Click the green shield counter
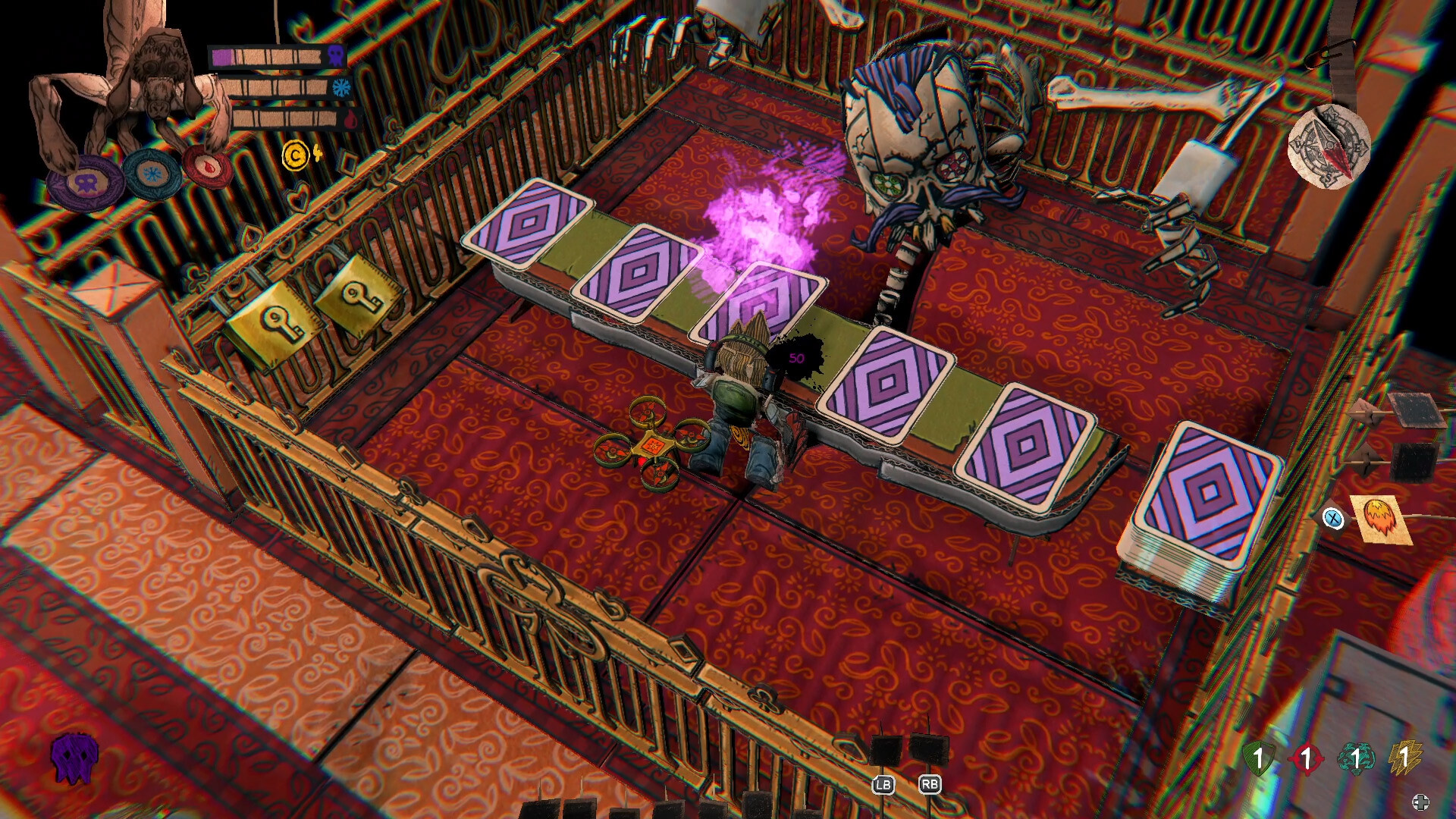 coord(1260,758)
